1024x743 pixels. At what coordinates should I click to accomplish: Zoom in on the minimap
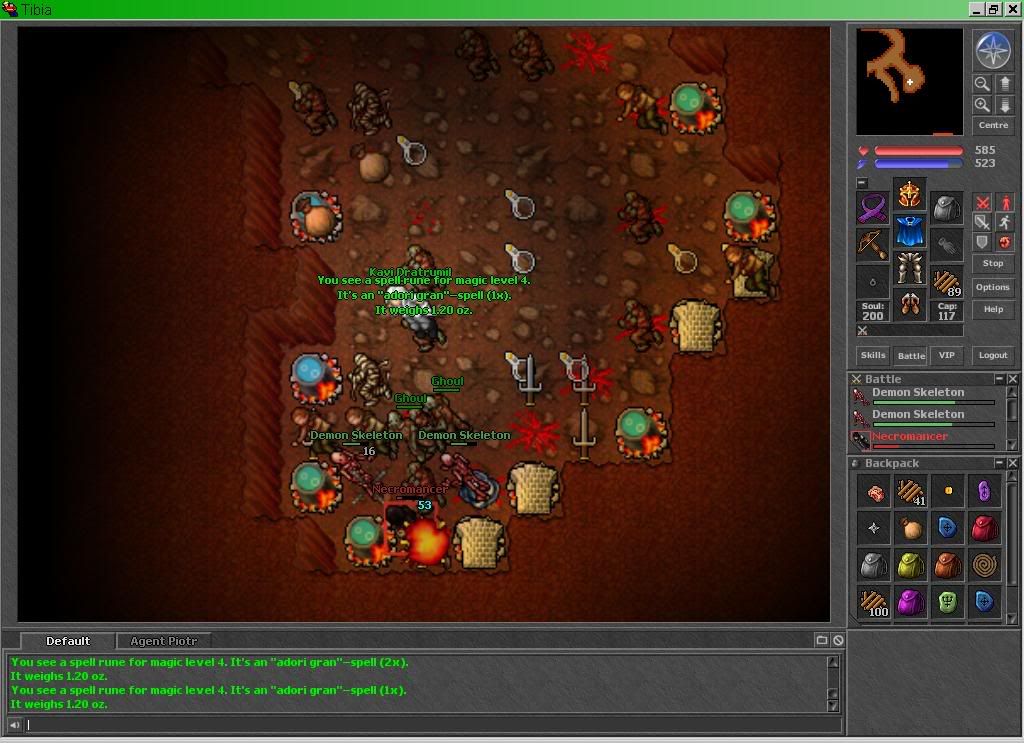[982, 105]
